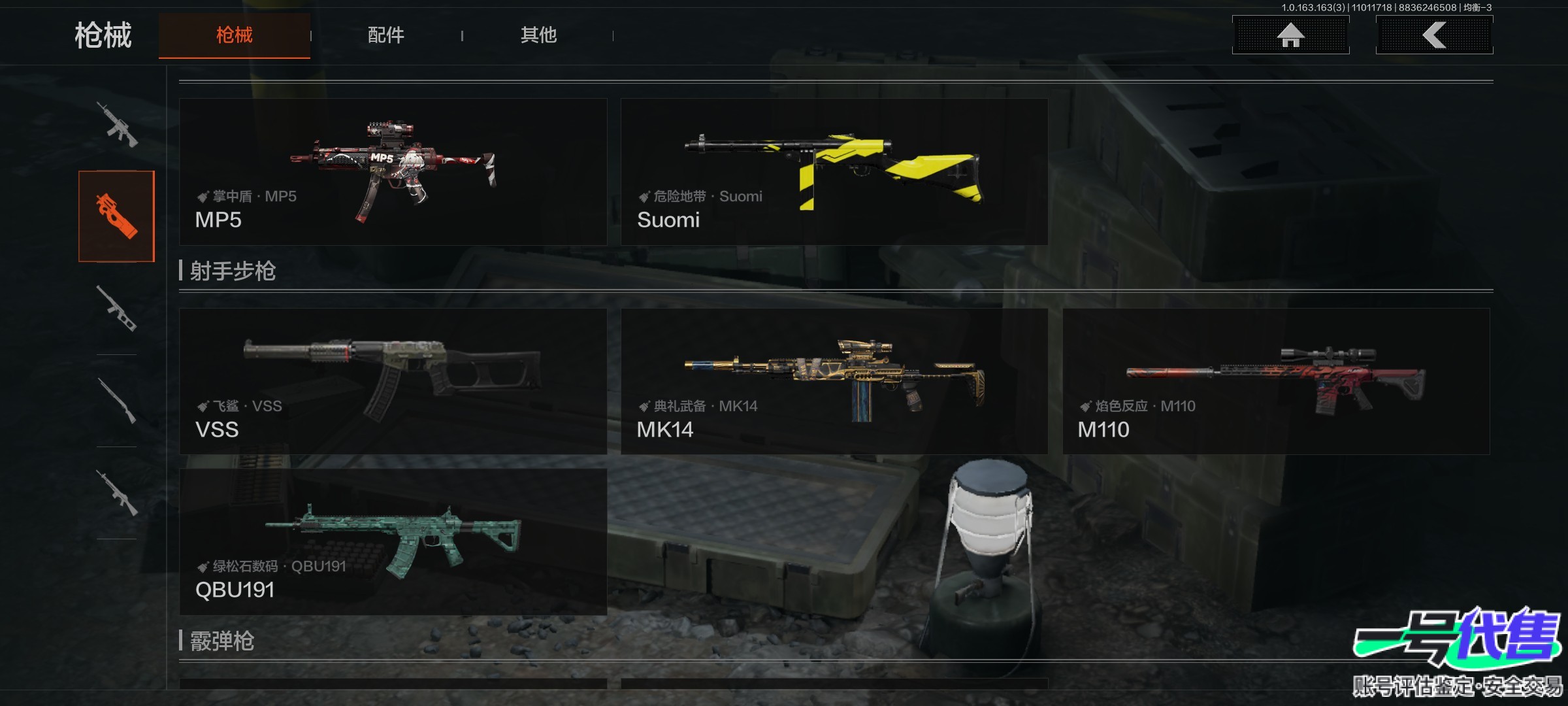Go to the home screen
The image size is (1568, 706).
click(1290, 35)
